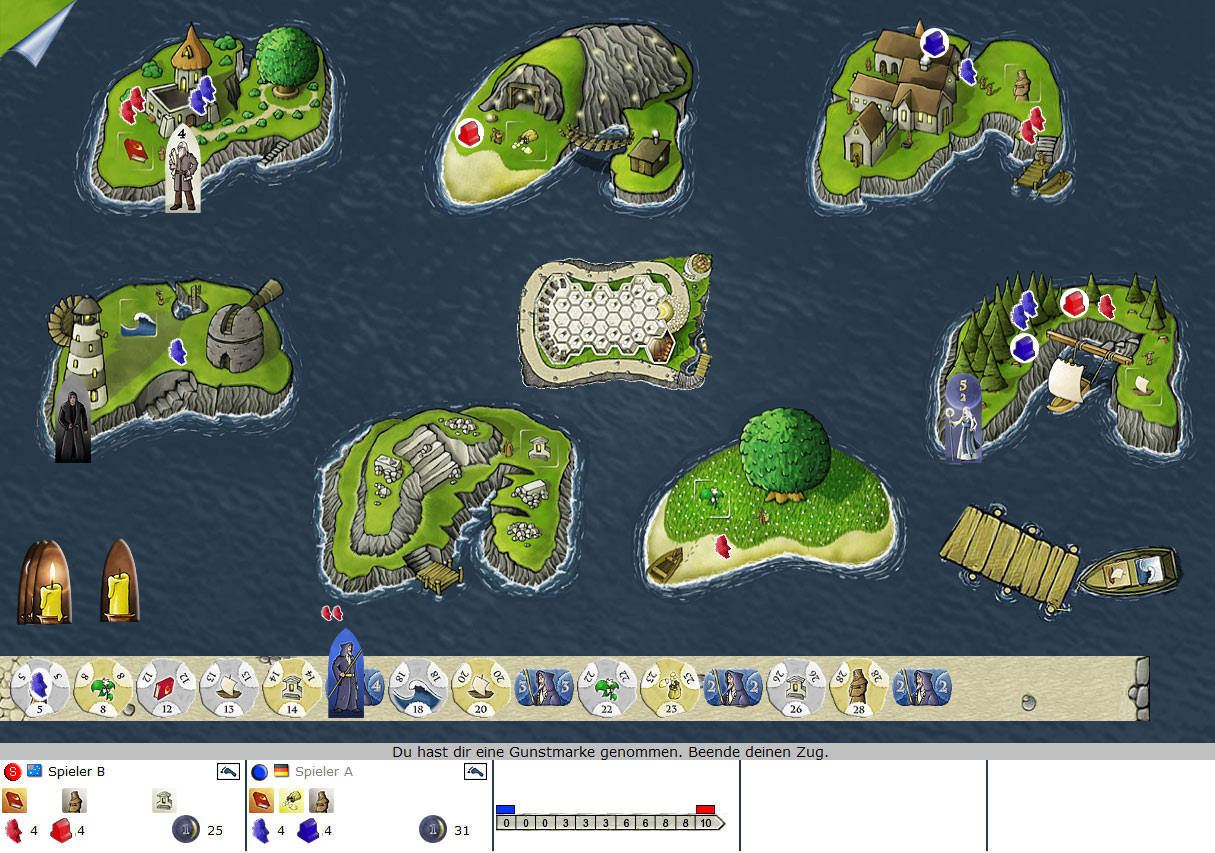Click the icon button in Spieler B's panel
Image resolution: width=1215 pixels, height=853 pixels.
(x=229, y=771)
